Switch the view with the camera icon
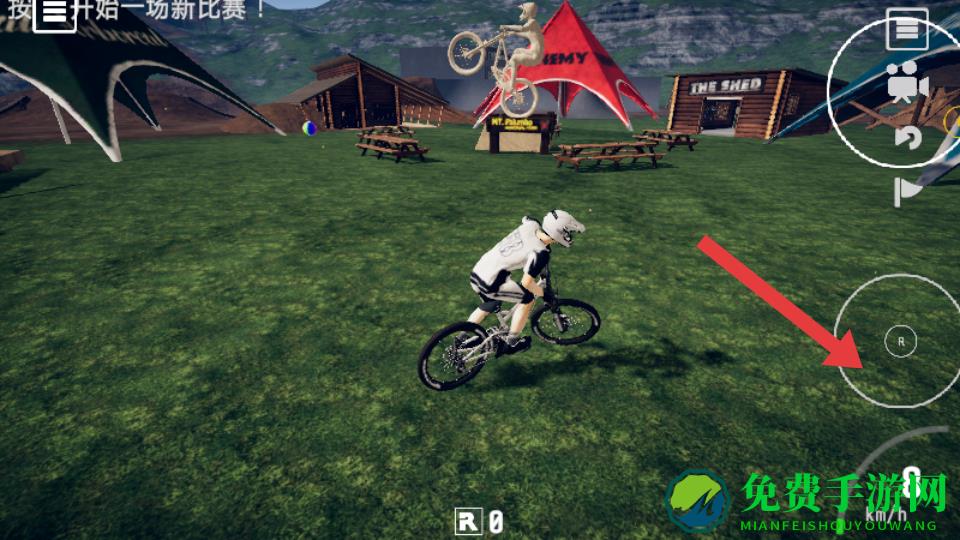Screen dimensions: 960x540 (x=907, y=84)
